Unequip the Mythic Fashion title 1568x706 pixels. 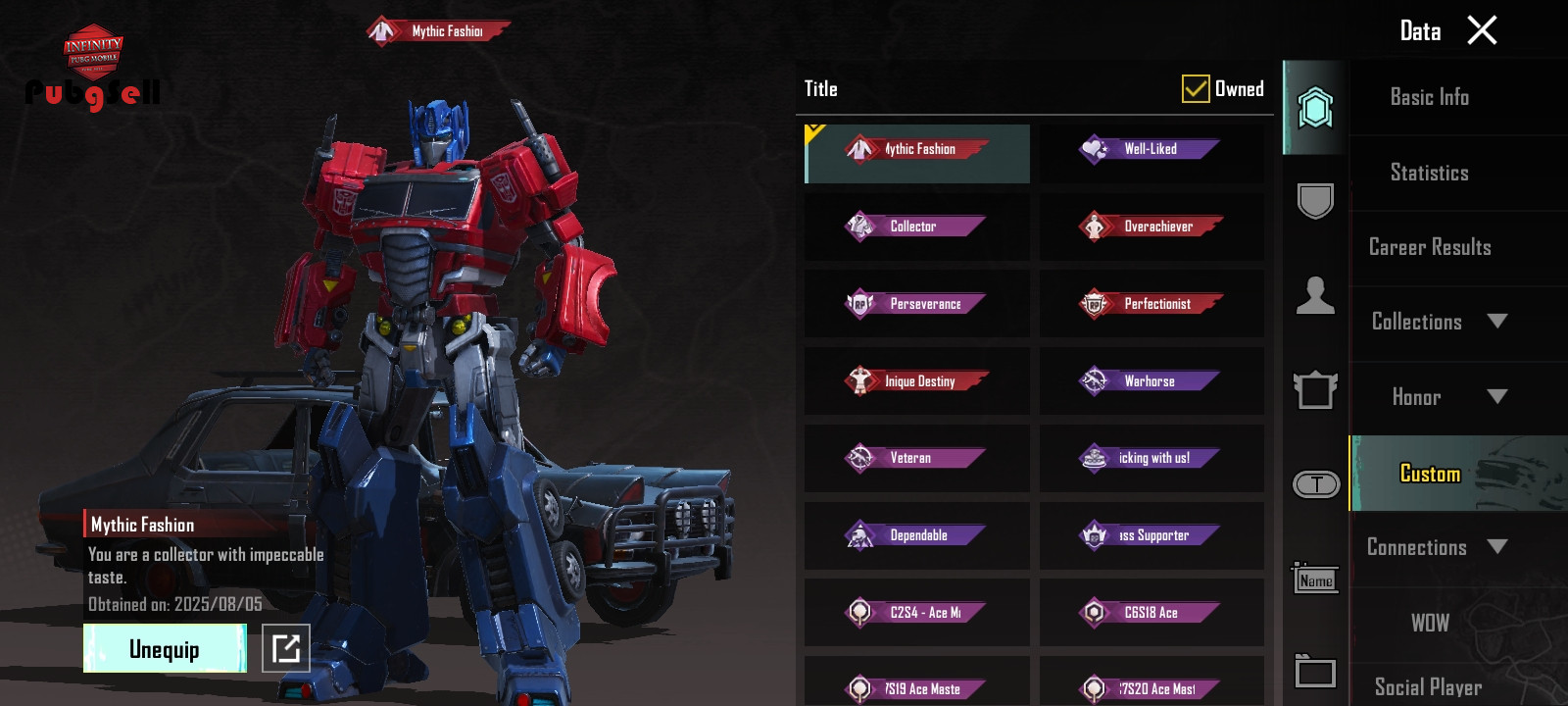pos(165,649)
